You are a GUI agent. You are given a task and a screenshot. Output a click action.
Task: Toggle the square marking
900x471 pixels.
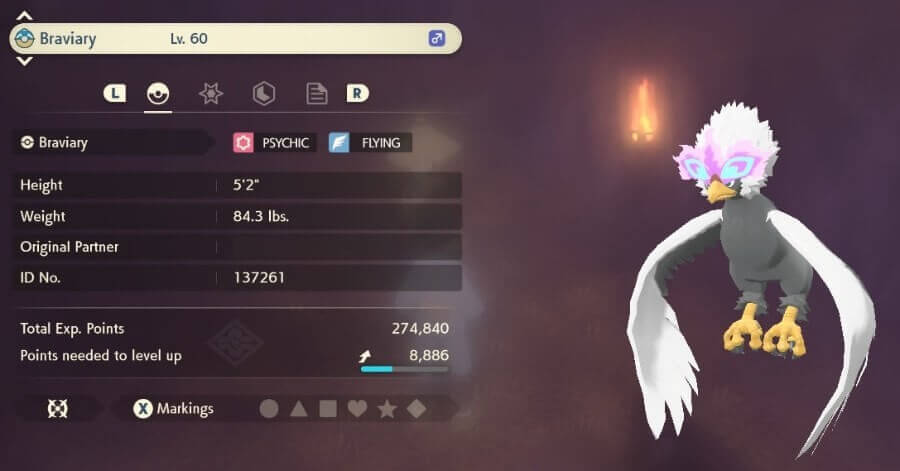327,408
